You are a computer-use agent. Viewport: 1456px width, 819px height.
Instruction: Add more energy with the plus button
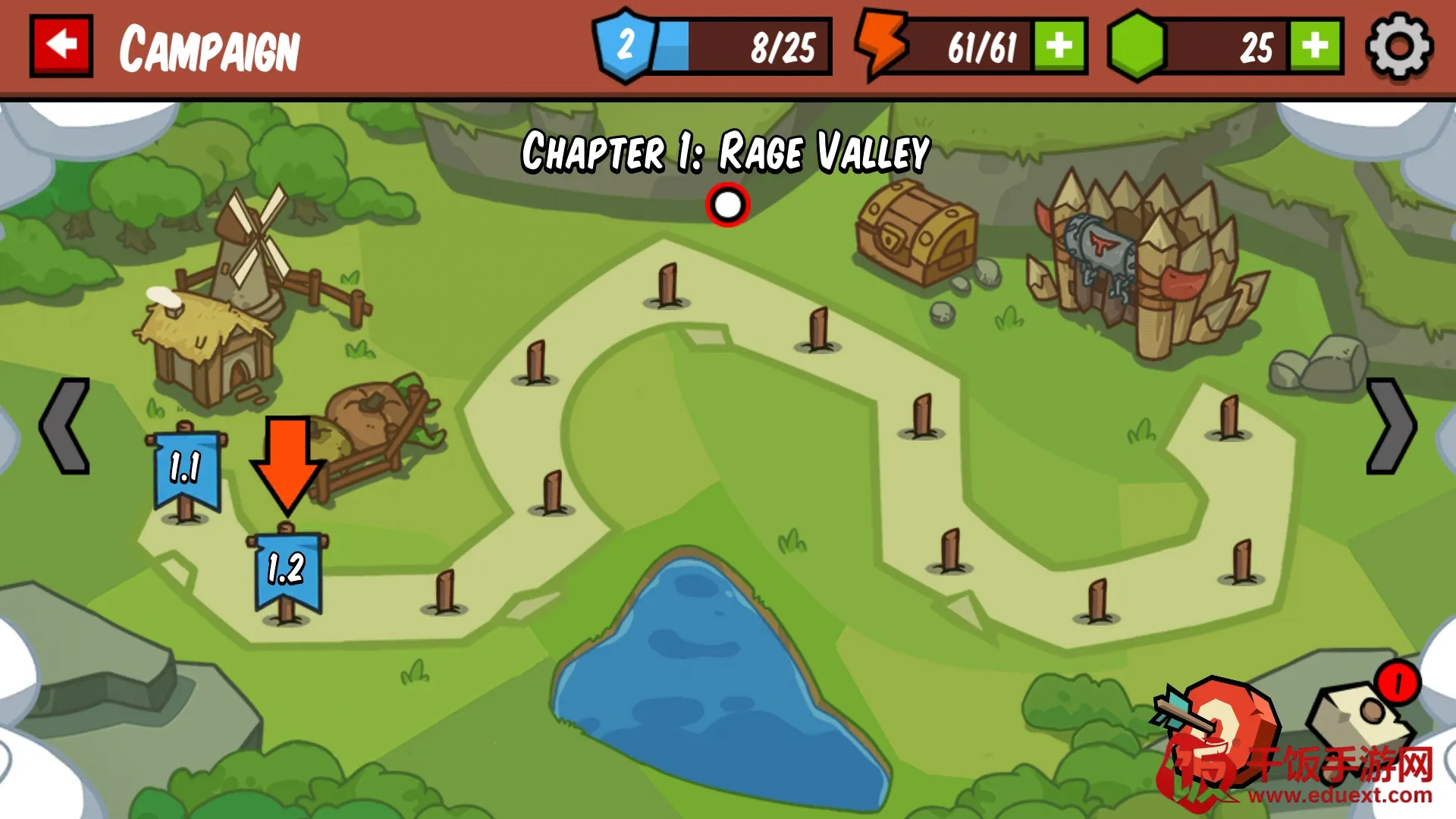pyautogui.click(x=1059, y=47)
